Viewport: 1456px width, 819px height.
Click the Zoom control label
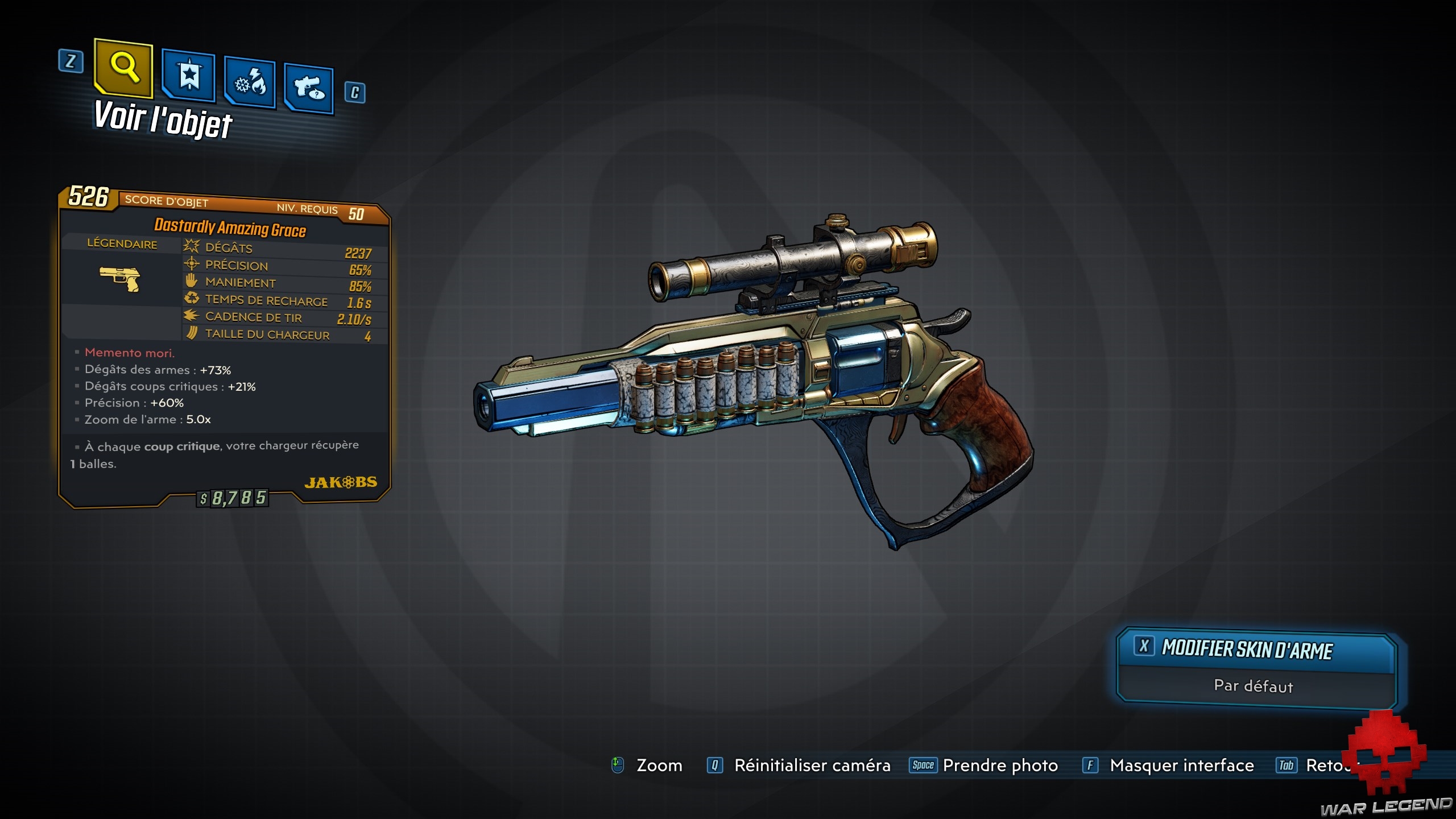659,766
